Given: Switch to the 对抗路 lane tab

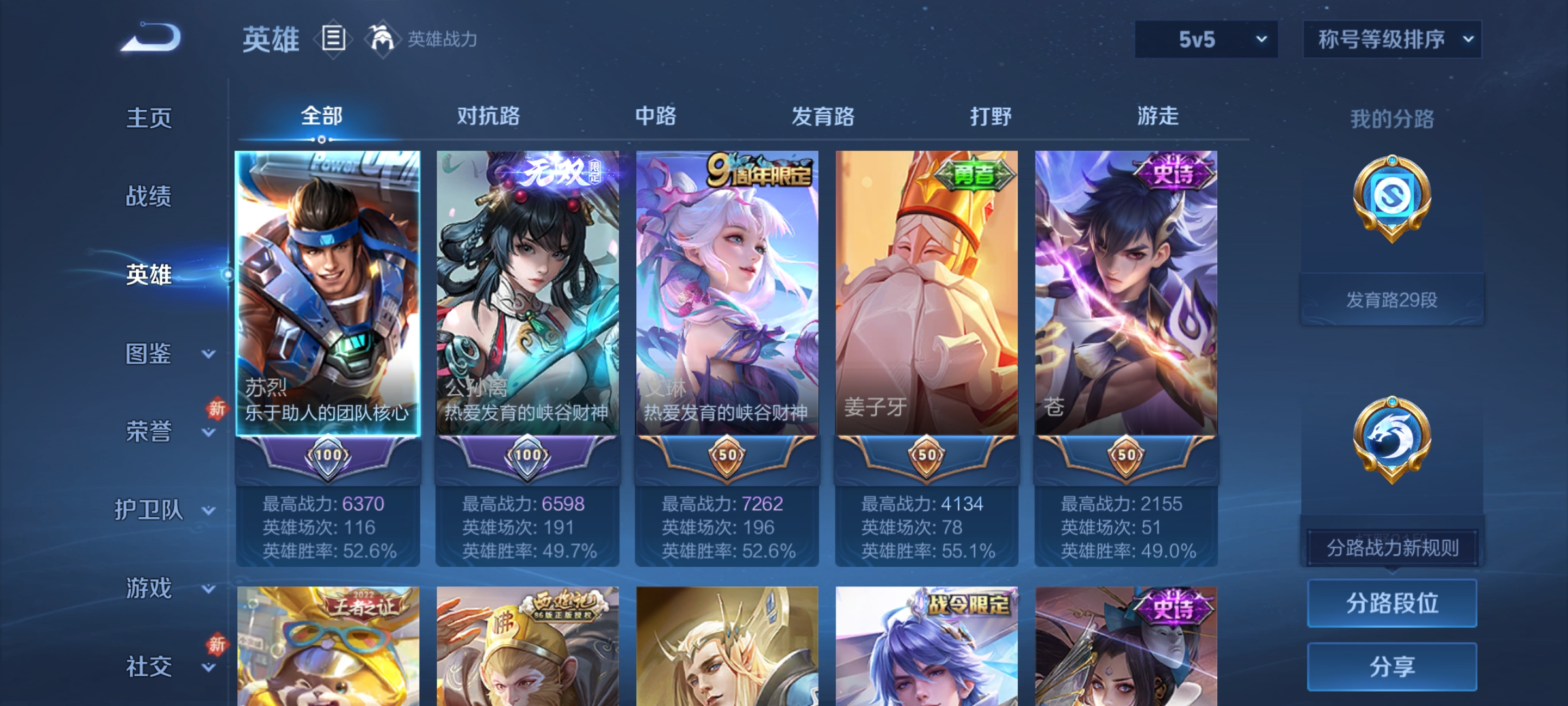Looking at the screenshot, I should 489,116.
